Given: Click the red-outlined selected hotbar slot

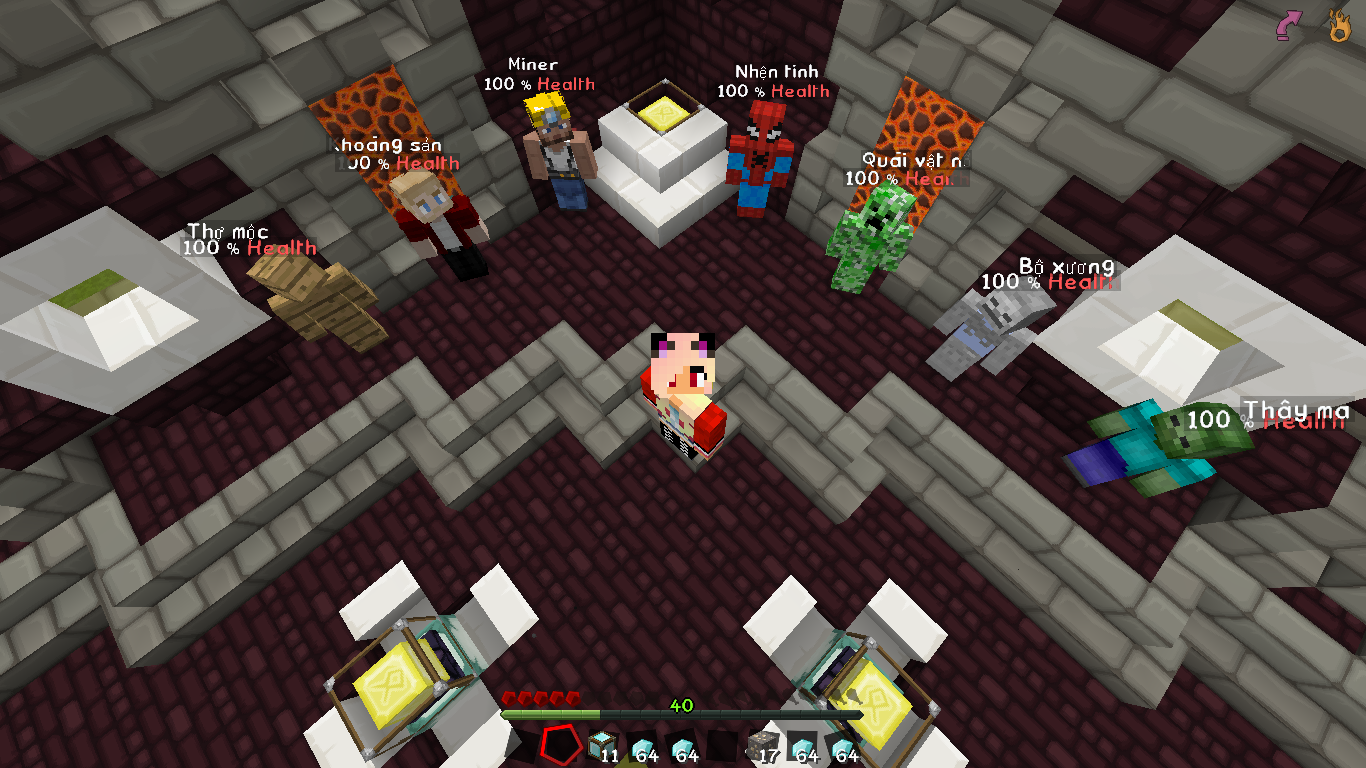Looking at the screenshot, I should (x=561, y=744).
